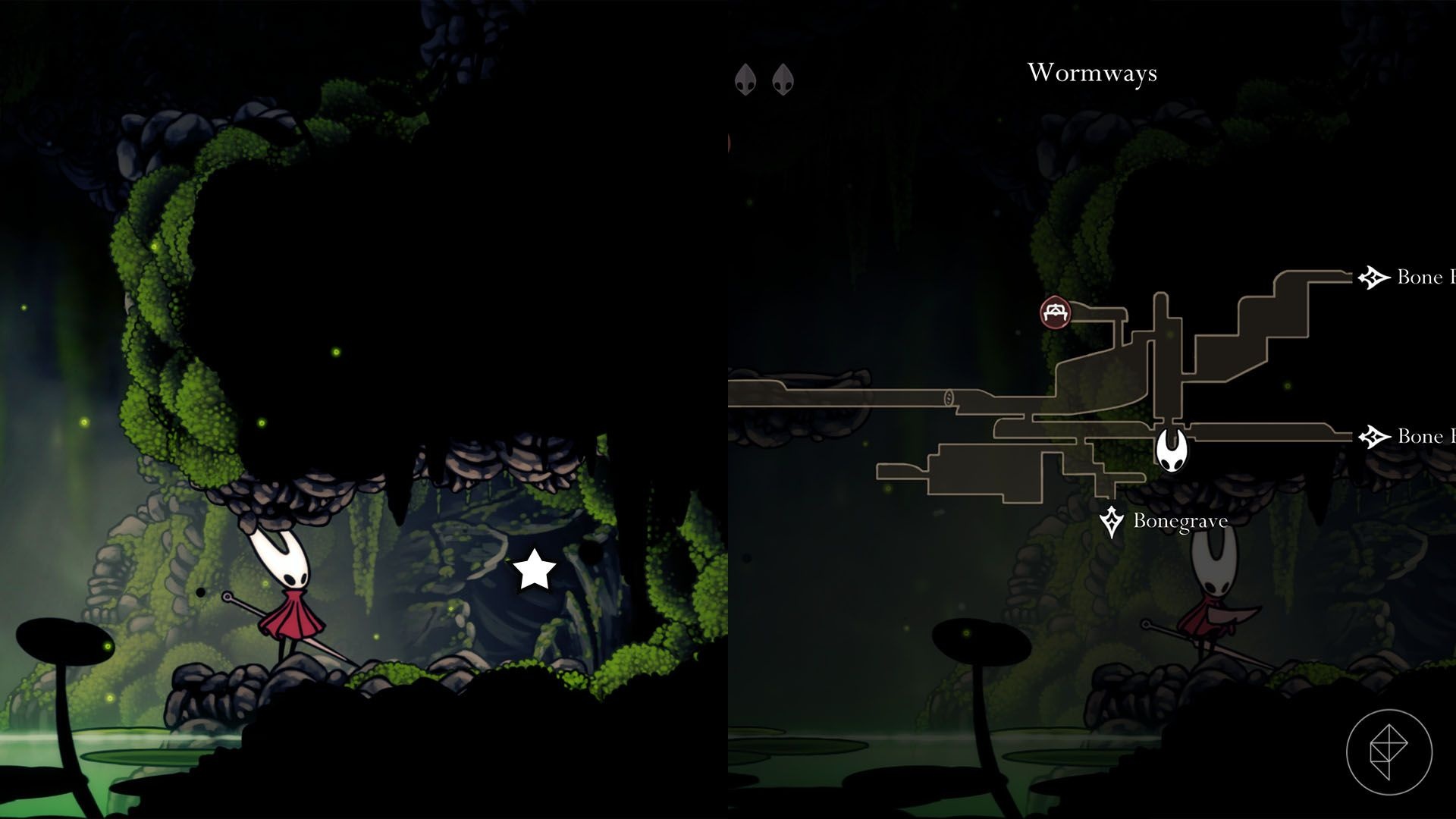
Task: Click Hornet's position marker on the map
Action: (x=1172, y=450)
